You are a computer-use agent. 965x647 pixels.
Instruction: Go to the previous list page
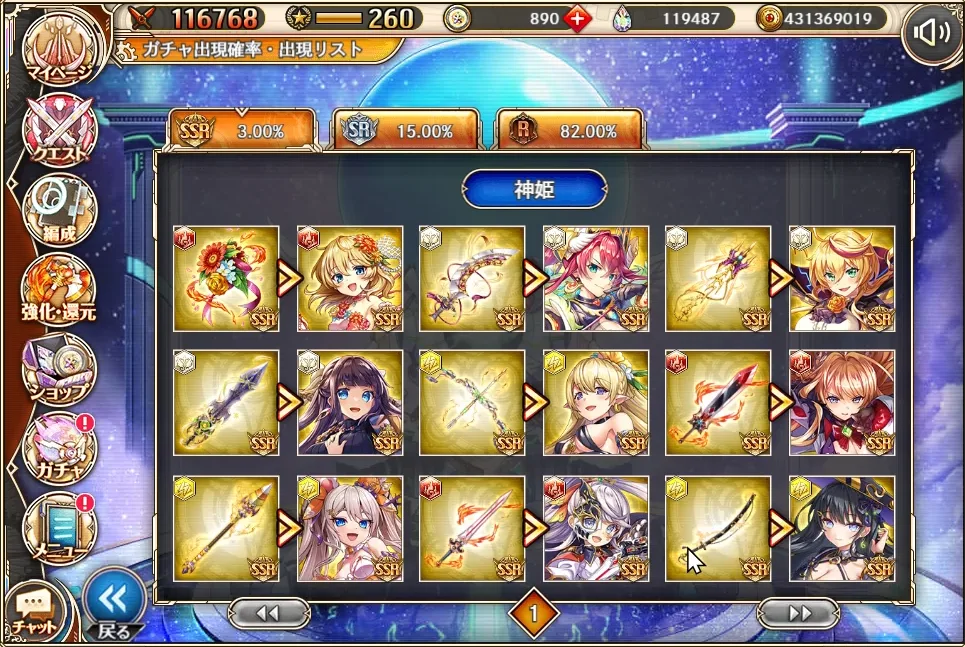267,613
